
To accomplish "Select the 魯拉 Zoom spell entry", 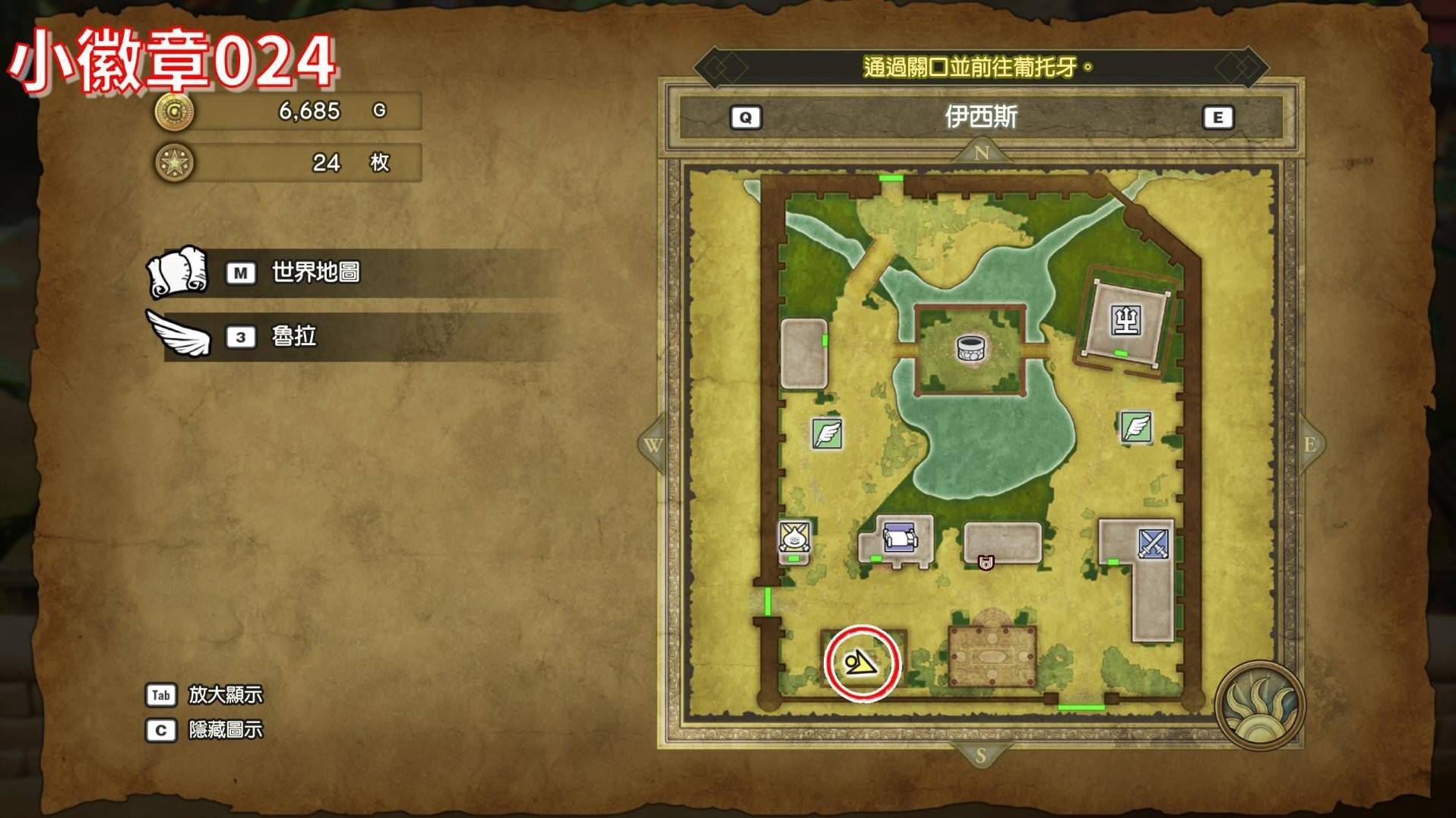I will pyautogui.click(x=293, y=336).
